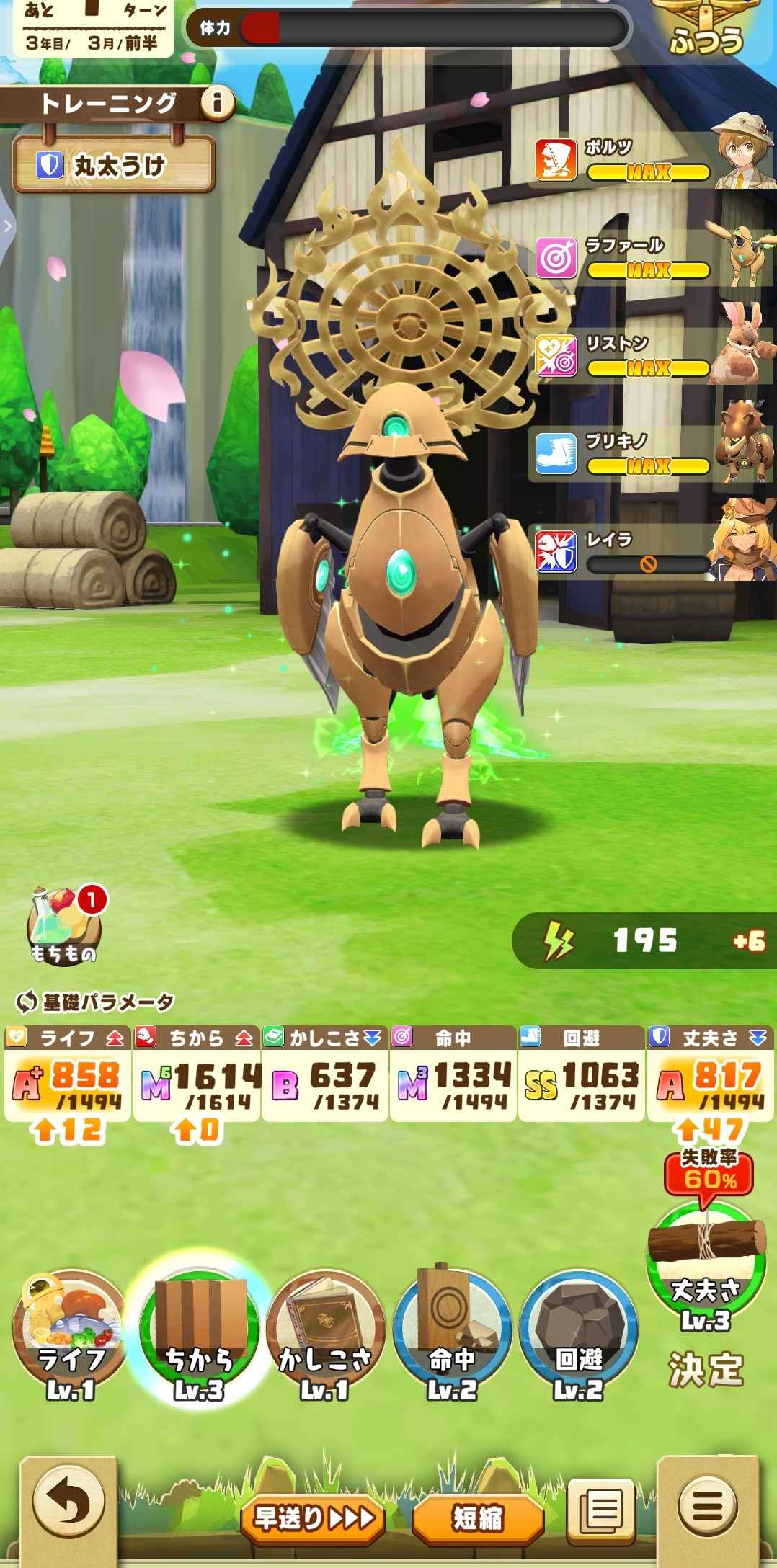777x1568 pixels.
Task: Select the ポルツ support character row
Action: 652,161
